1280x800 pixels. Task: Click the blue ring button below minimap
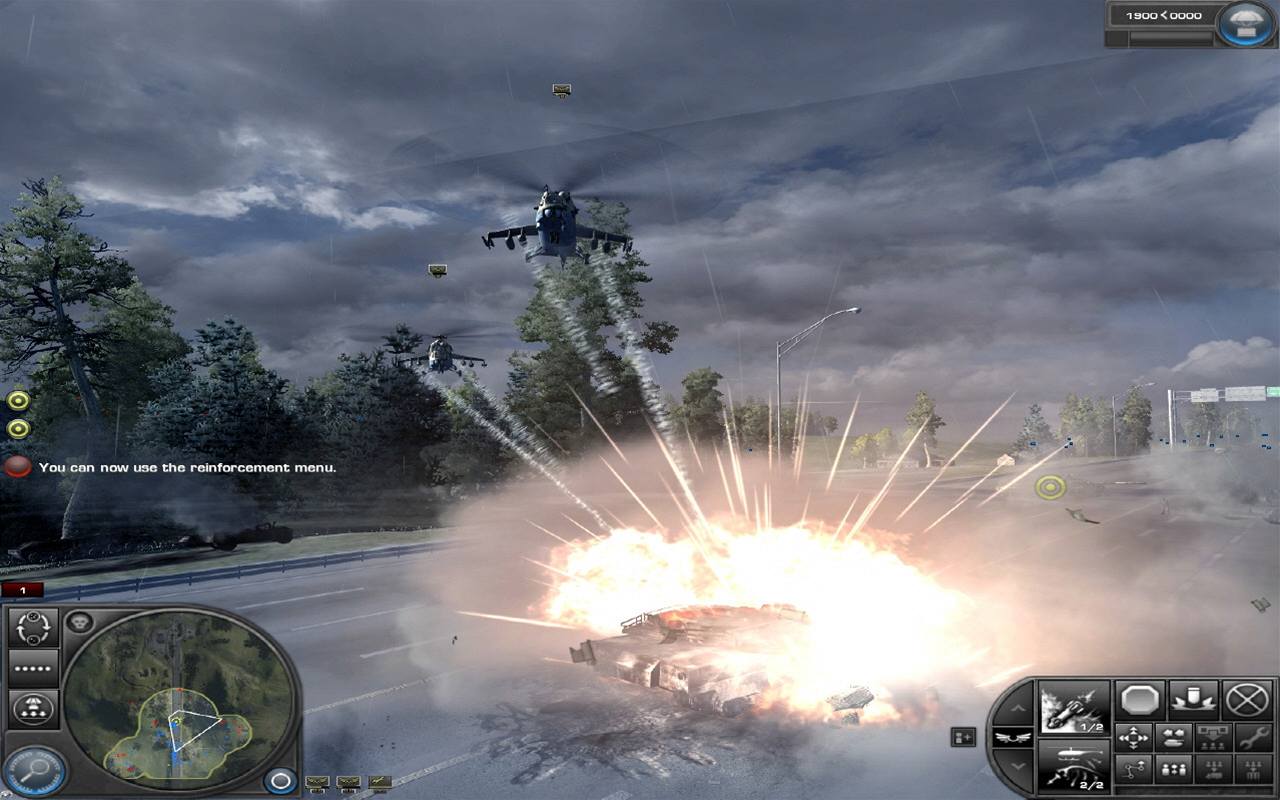281,780
